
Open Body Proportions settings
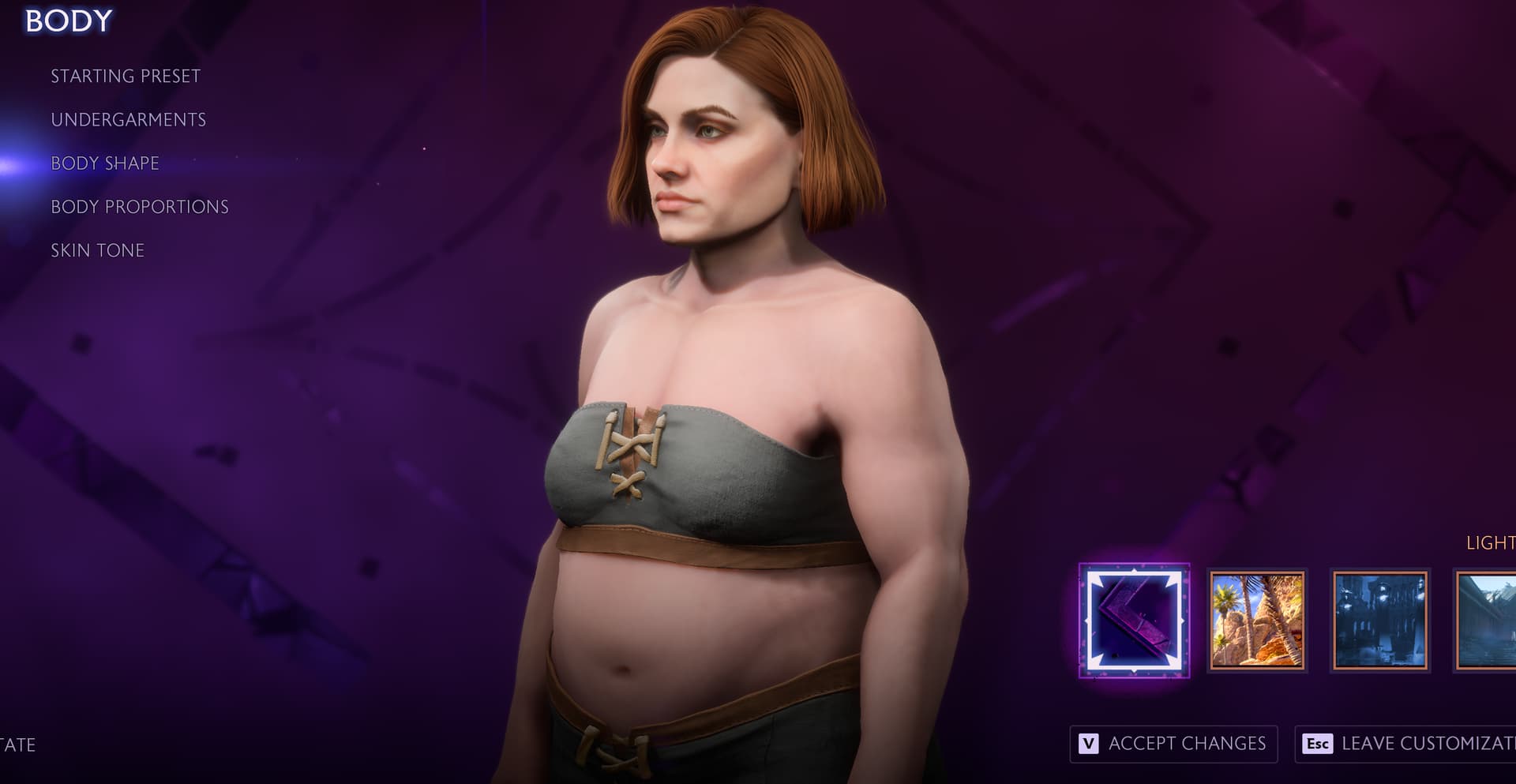(140, 207)
